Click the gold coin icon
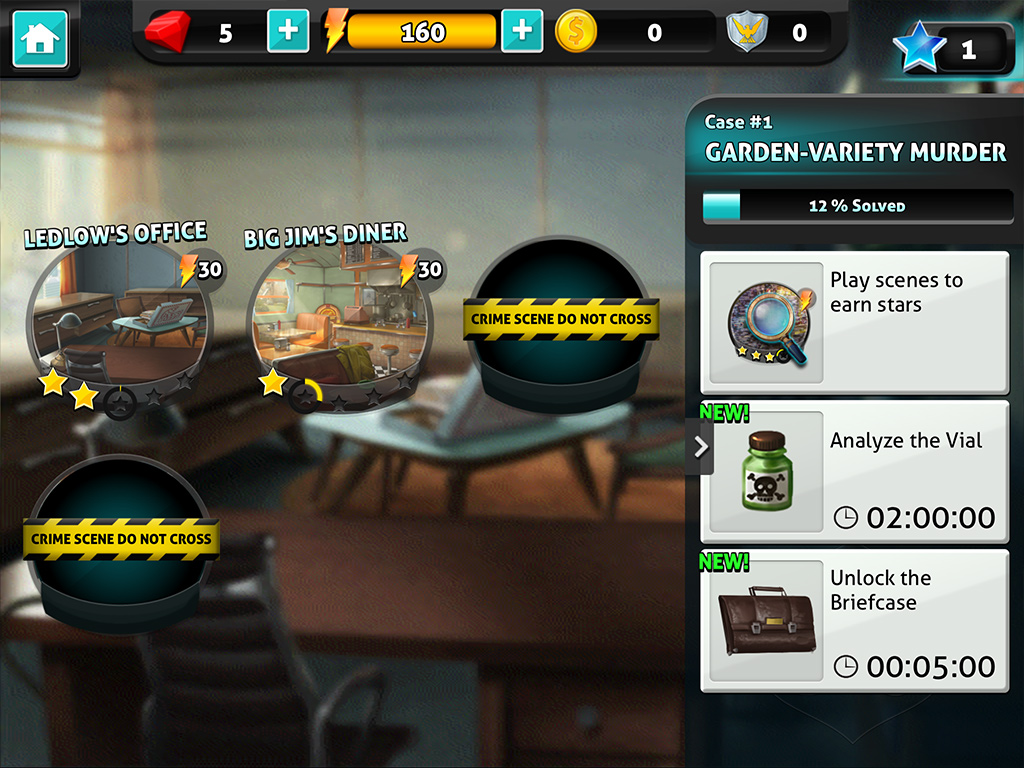 tap(575, 32)
